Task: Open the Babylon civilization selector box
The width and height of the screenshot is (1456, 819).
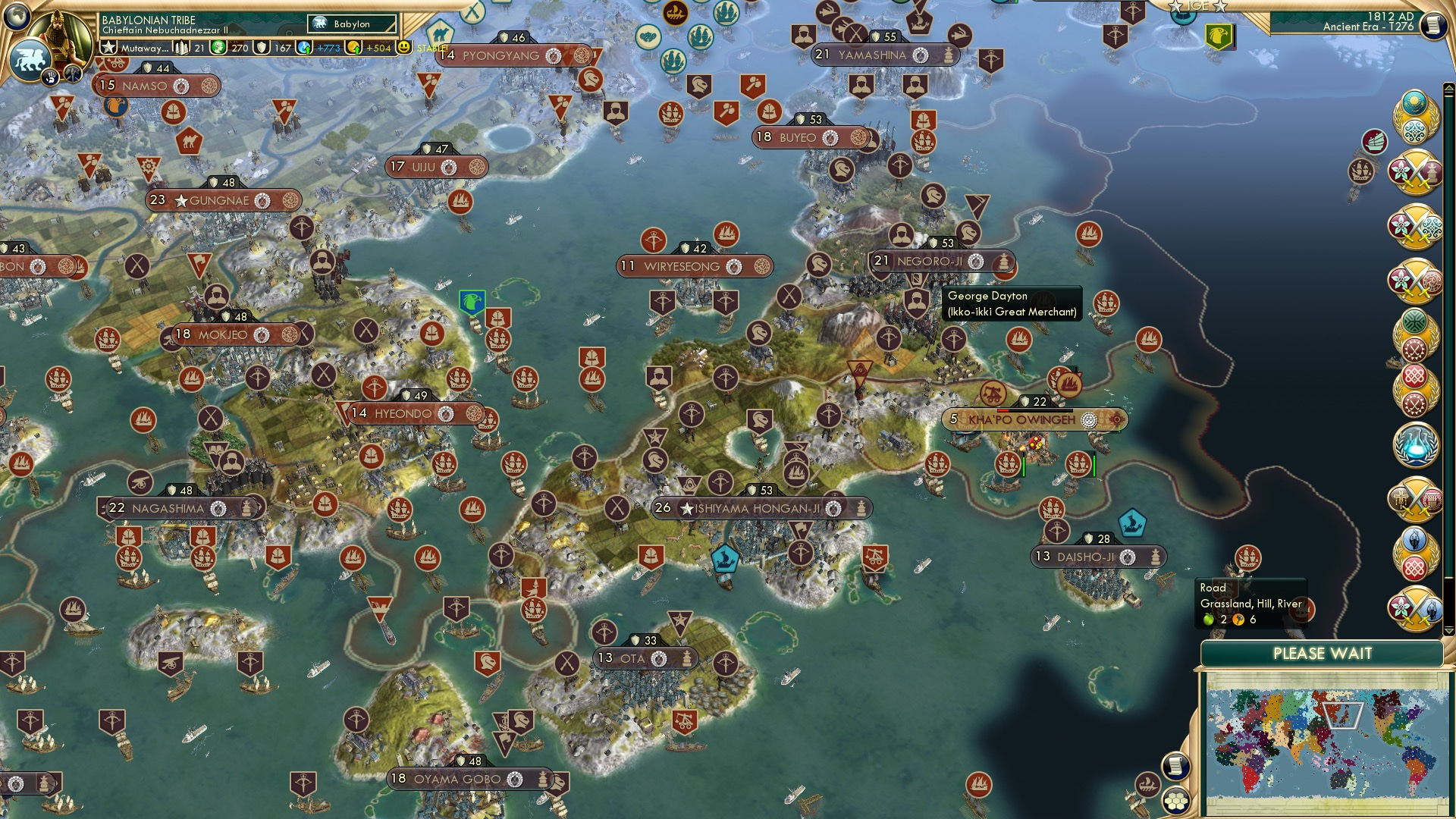Action: click(352, 24)
